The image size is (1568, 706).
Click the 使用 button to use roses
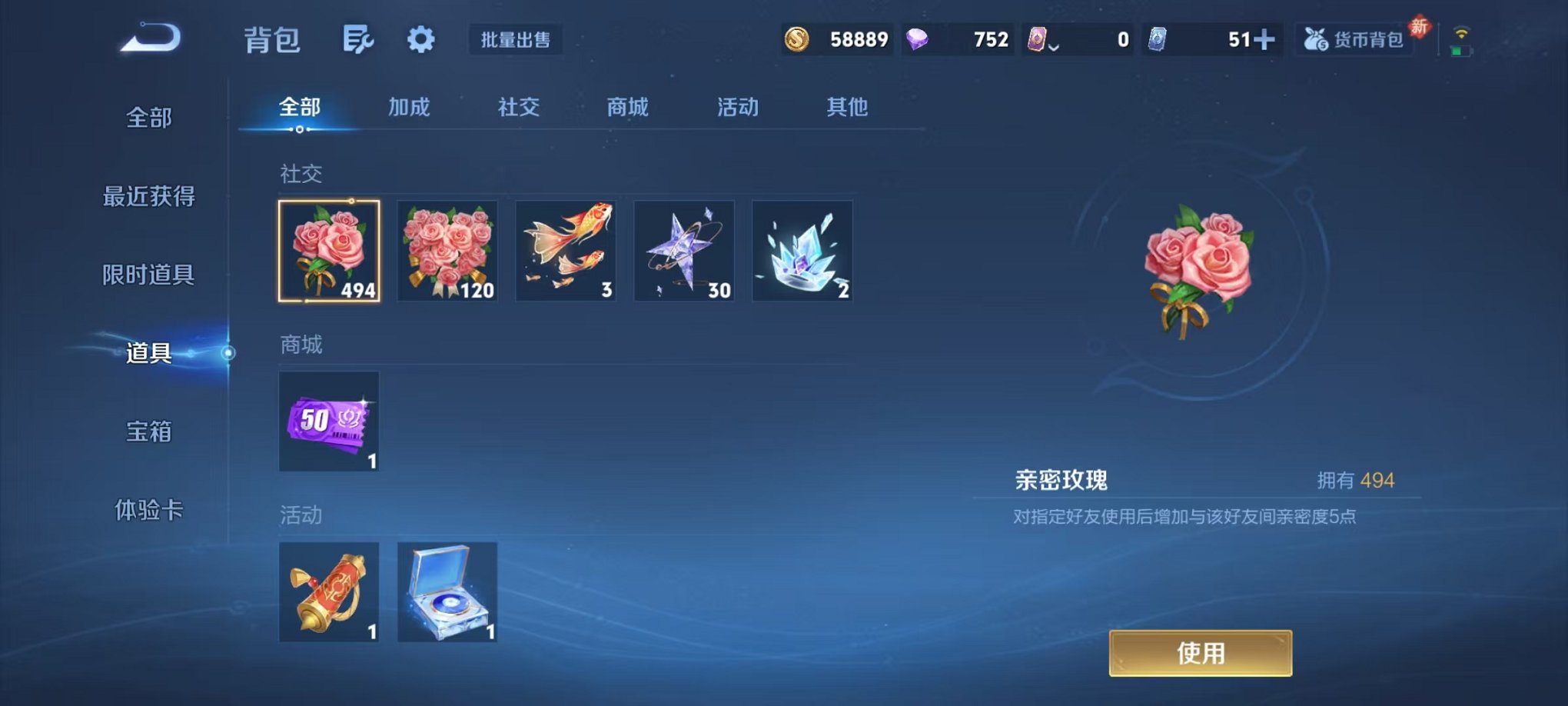[1199, 652]
